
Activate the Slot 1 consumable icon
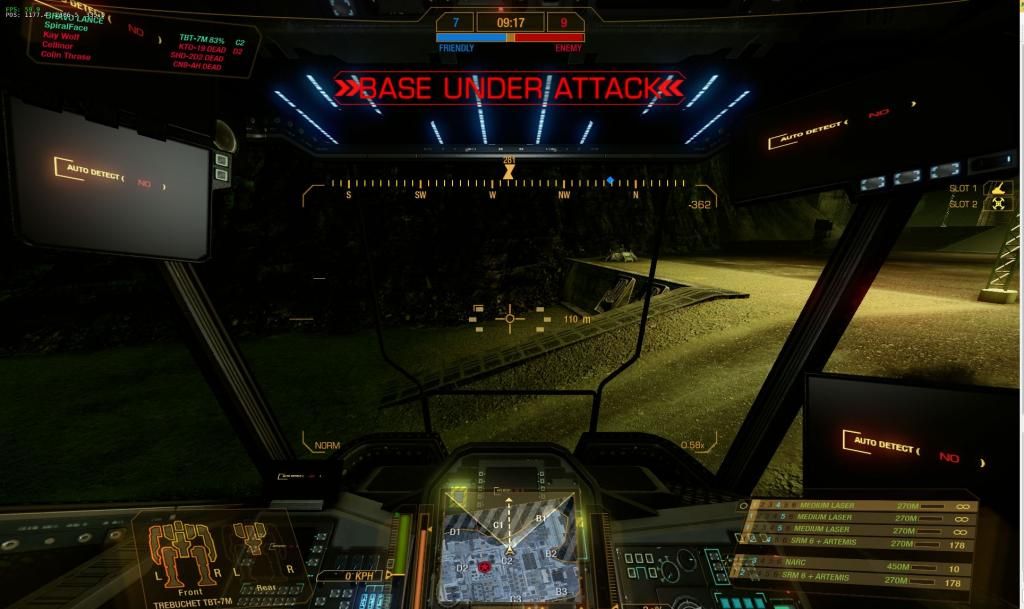pos(998,188)
